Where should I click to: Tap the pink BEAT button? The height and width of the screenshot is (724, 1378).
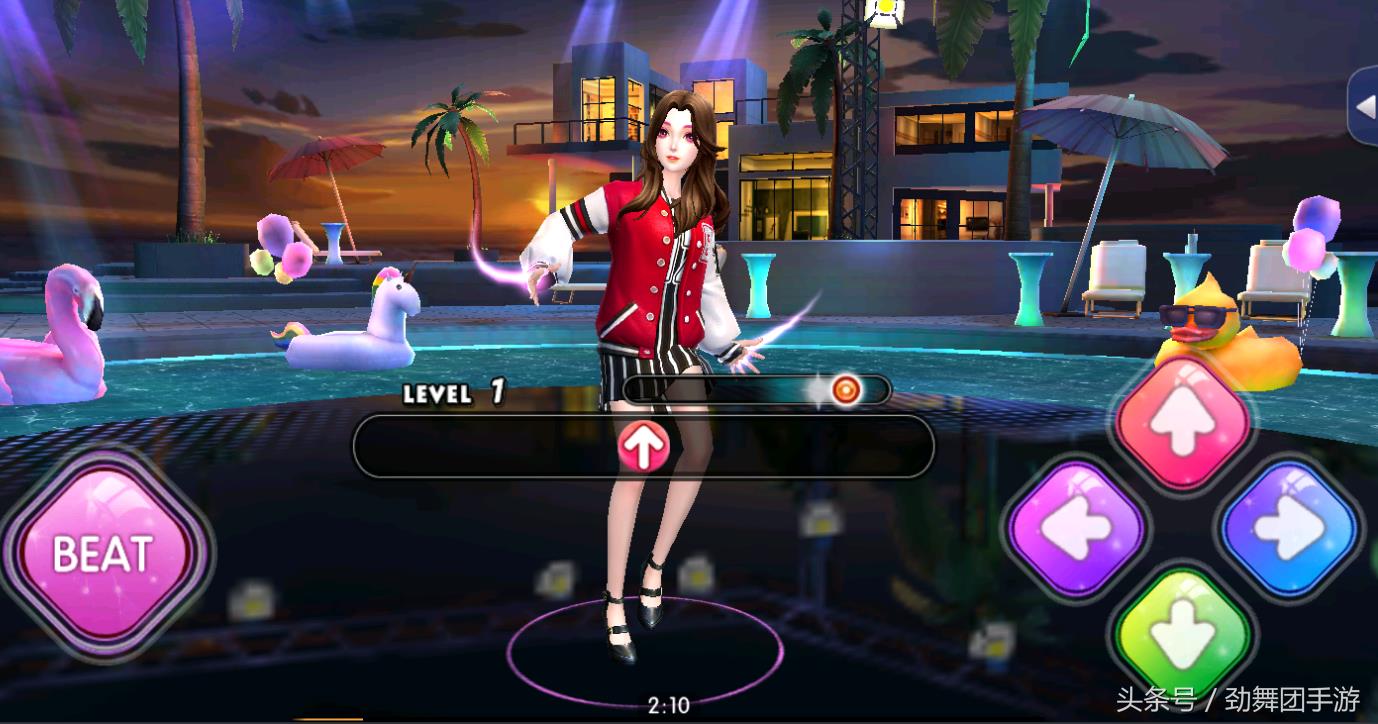pyautogui.click(x=104, y=553)
